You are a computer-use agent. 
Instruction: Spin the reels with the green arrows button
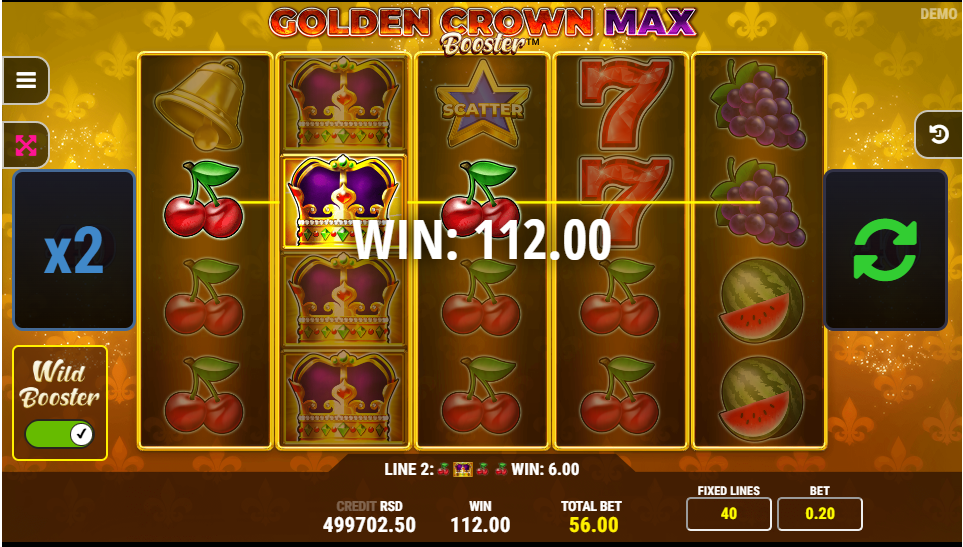(885, 250)
